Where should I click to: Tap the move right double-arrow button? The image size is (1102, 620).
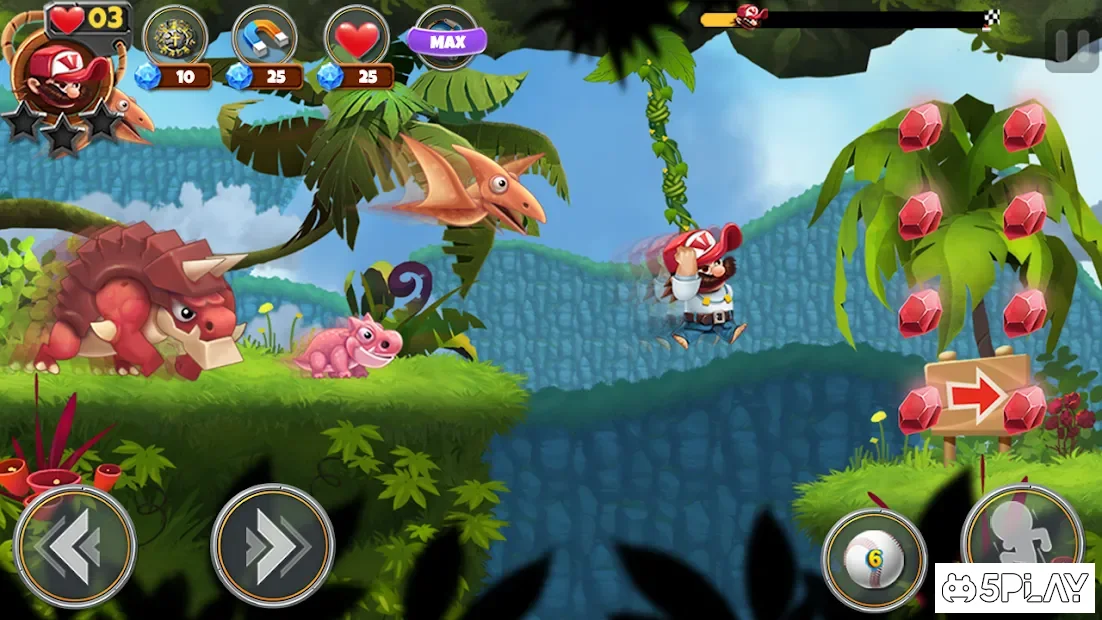tap(272, 546)
